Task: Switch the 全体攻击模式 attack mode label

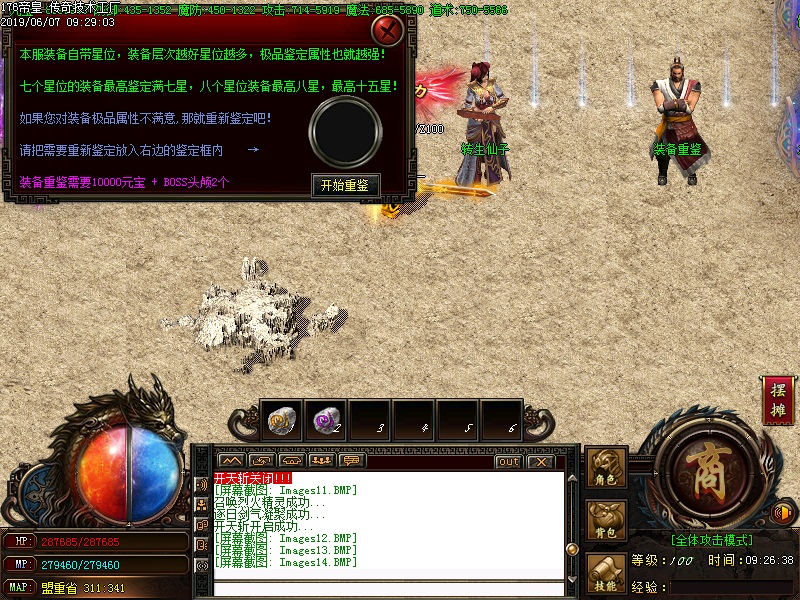Action: pyautogui.click(x=712, y=540)
